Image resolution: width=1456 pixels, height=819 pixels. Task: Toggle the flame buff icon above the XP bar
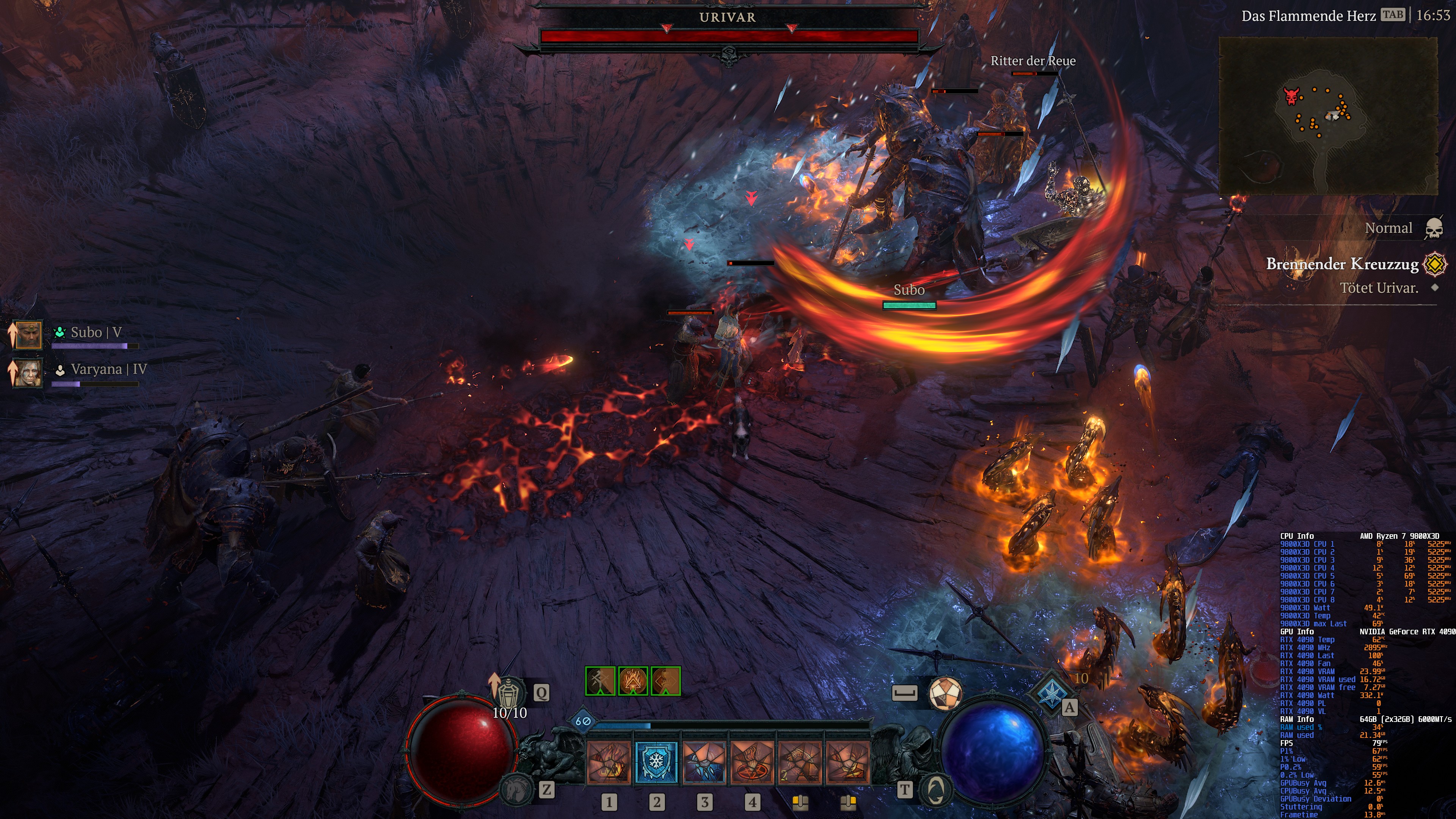633,682
